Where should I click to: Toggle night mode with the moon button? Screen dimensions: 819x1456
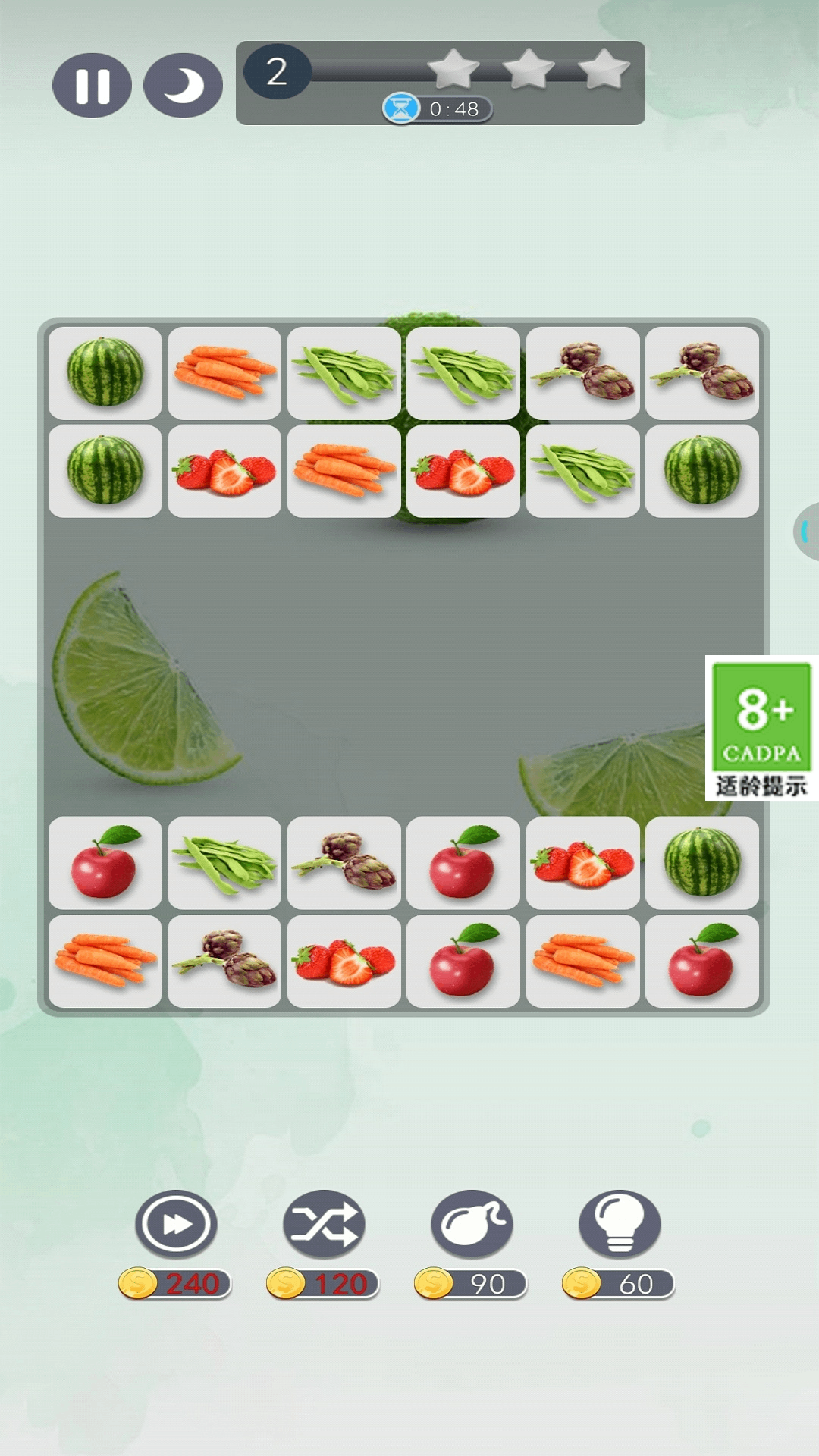(x=183, y=86)
